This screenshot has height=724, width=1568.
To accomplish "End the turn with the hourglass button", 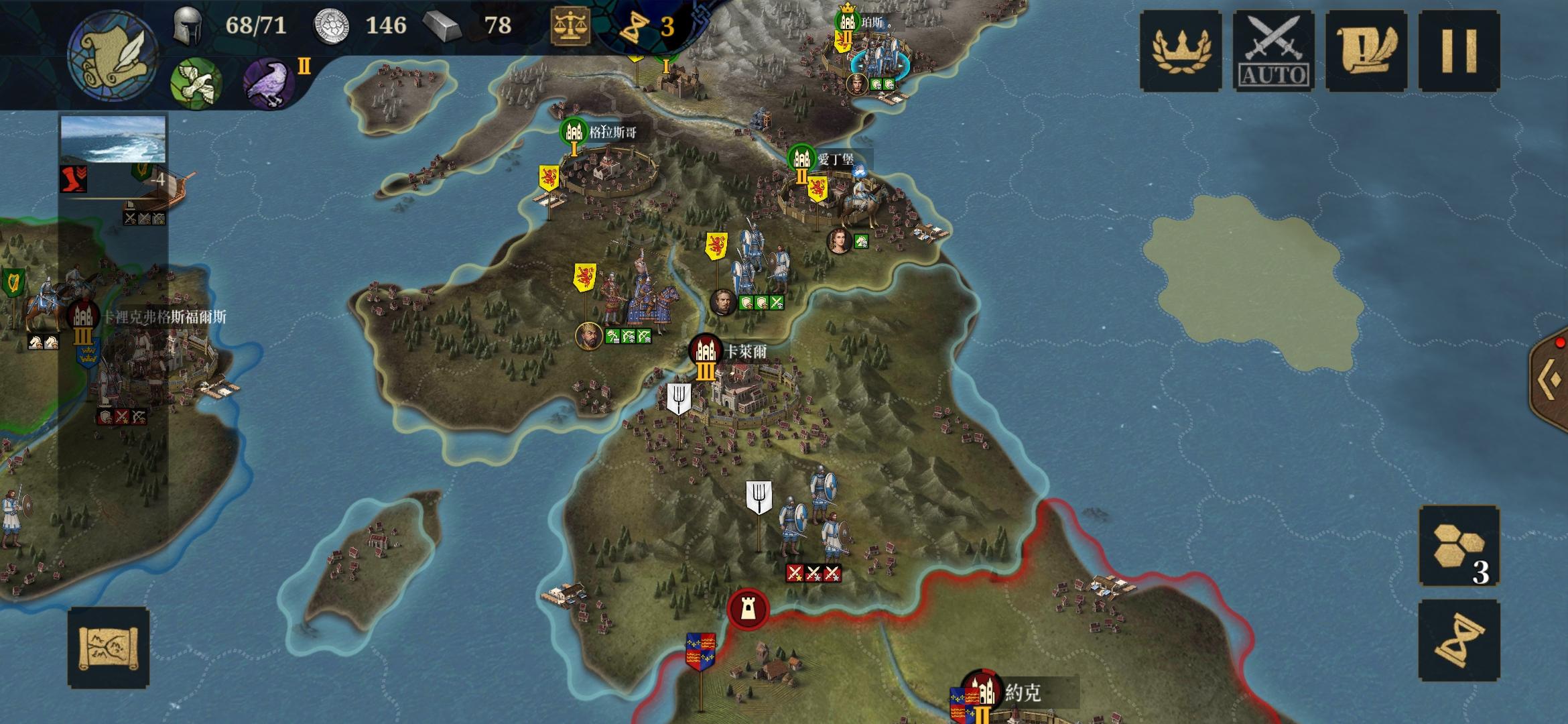I will [x=1459, y=640].
